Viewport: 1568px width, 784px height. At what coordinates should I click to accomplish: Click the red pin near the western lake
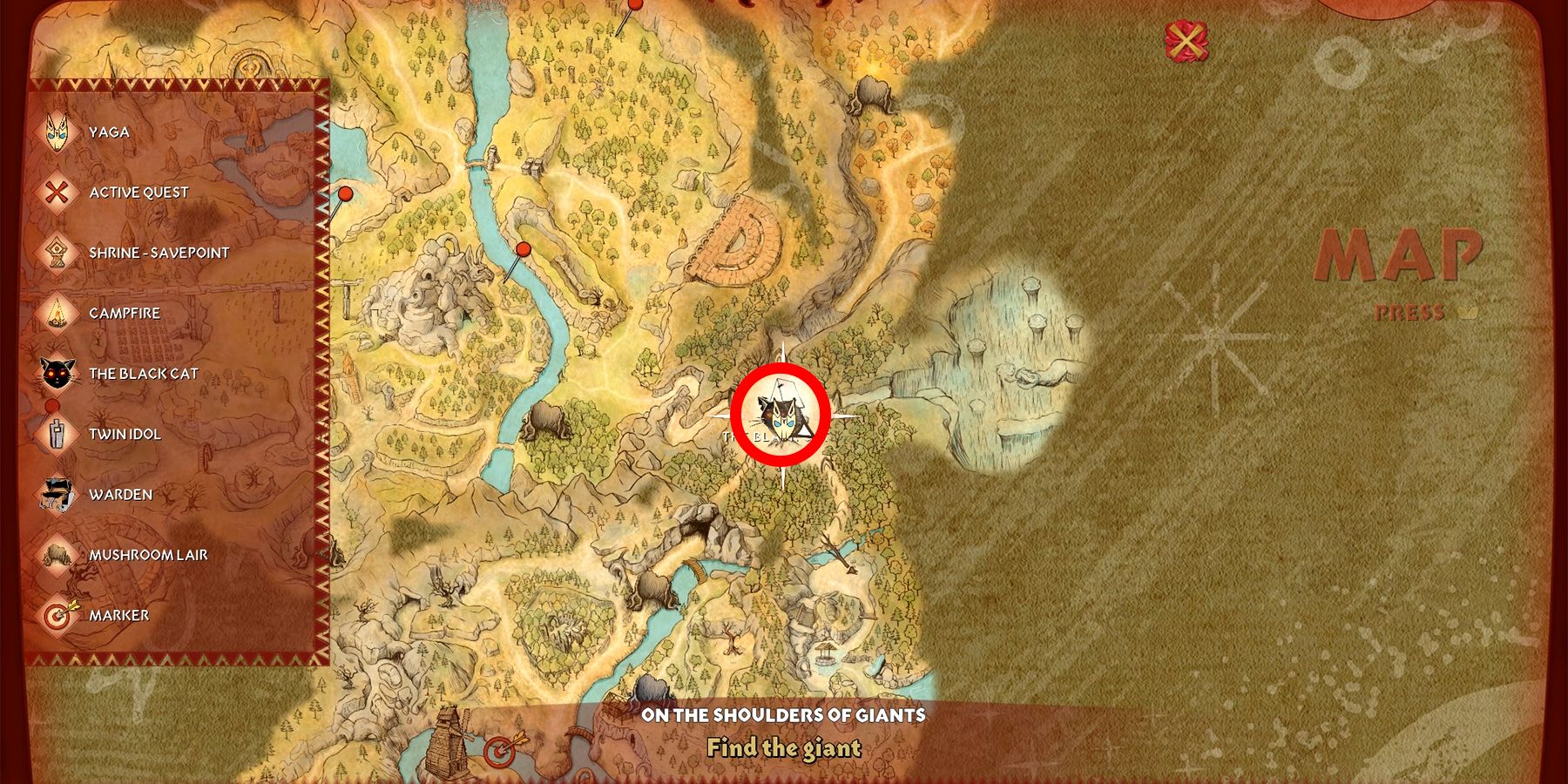[345, 193]
